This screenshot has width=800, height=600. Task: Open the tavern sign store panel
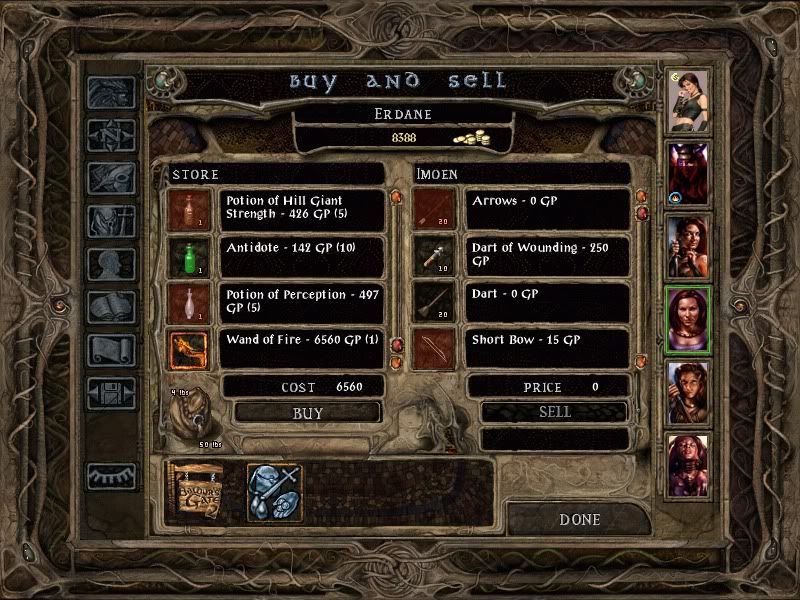[x=196, y=491]
